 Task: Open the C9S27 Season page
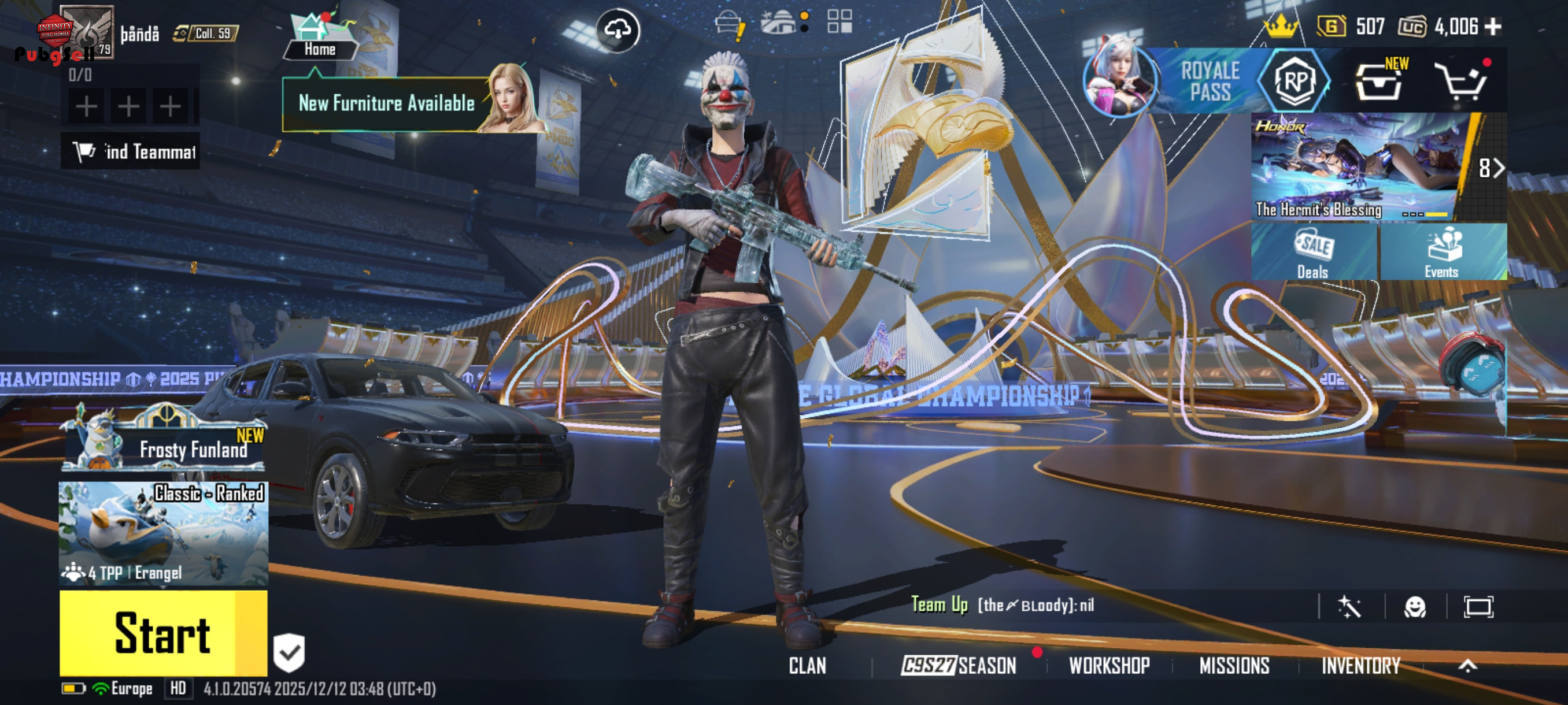[959, 666]
